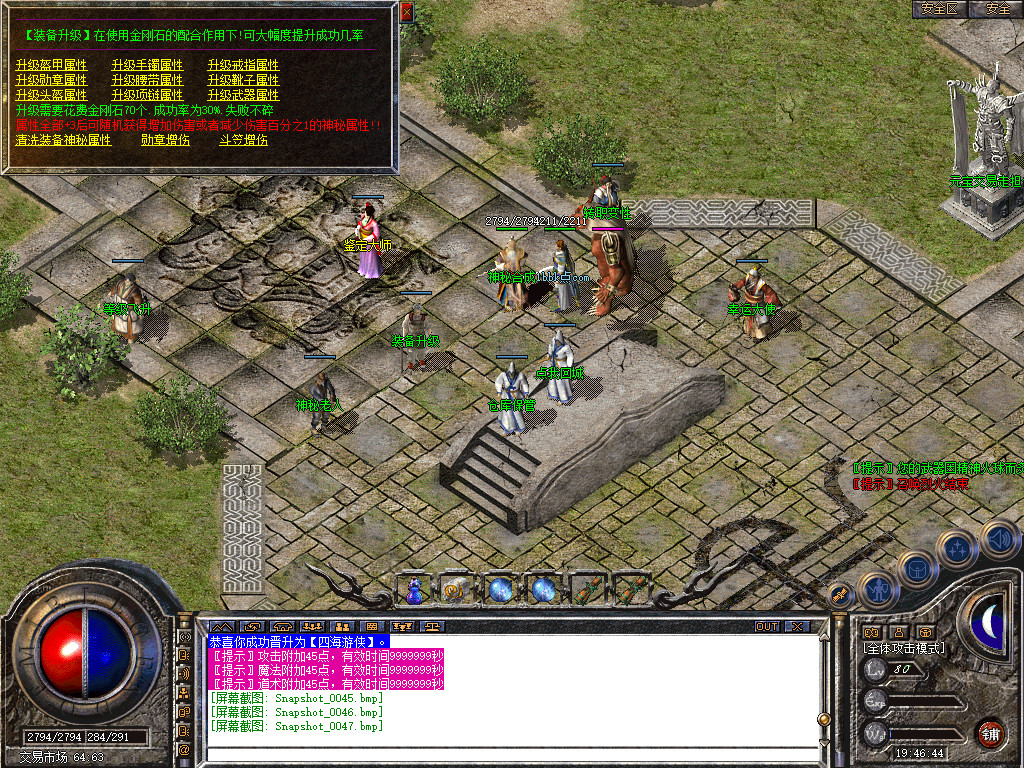The image size is (1024, 768).
Task: Select 斗笠增伤 dialog option
Action: click(x=243, y=141)
